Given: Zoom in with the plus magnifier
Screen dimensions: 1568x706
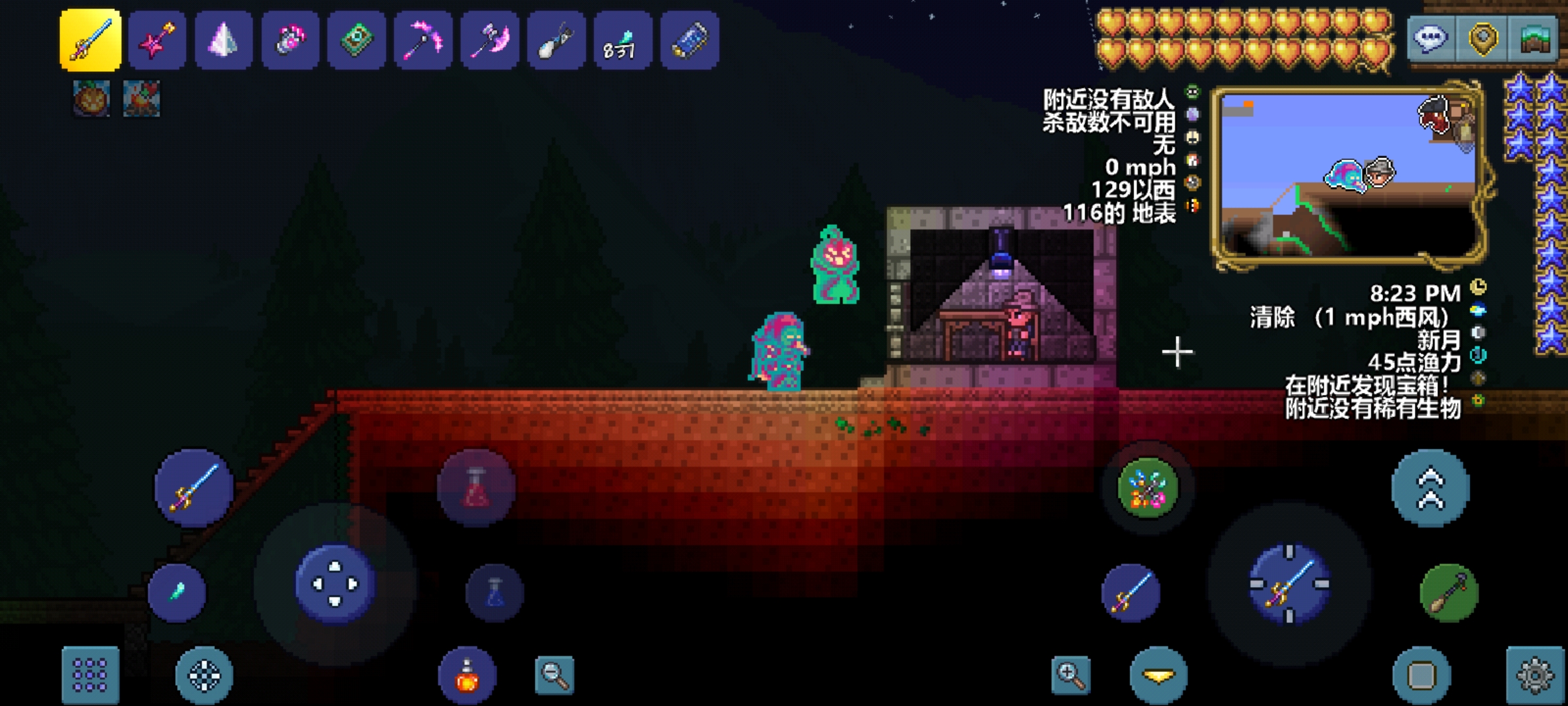Looking at the screenshot, I should [x=1071, y=675].
